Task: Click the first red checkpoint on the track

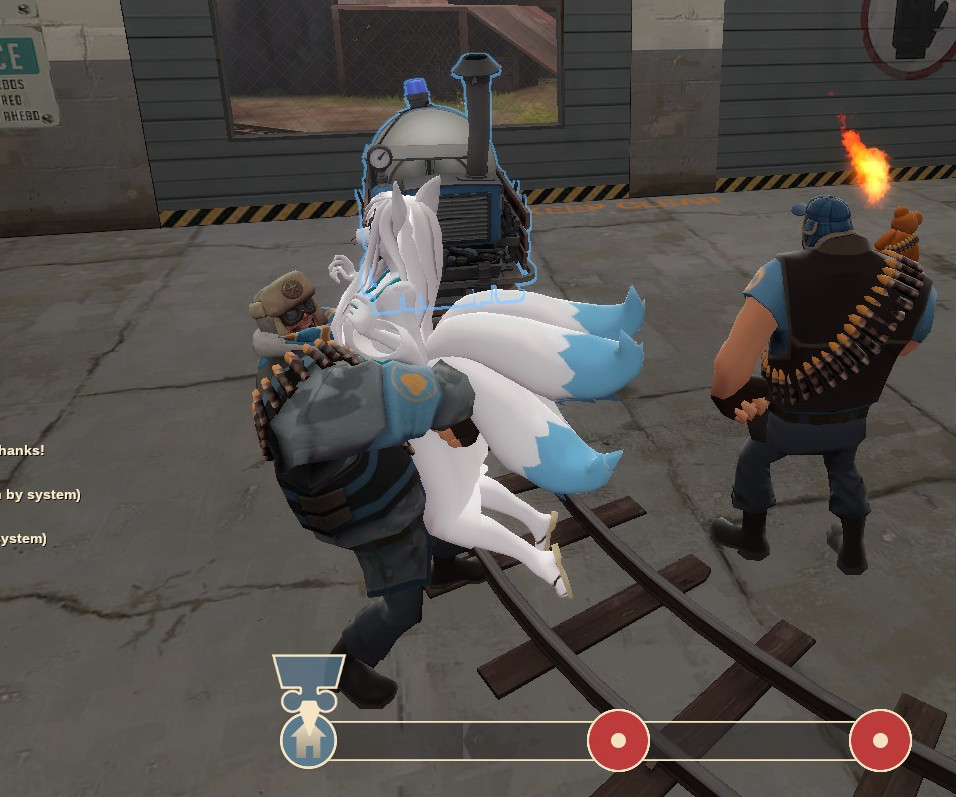Action: coord(618,741)
